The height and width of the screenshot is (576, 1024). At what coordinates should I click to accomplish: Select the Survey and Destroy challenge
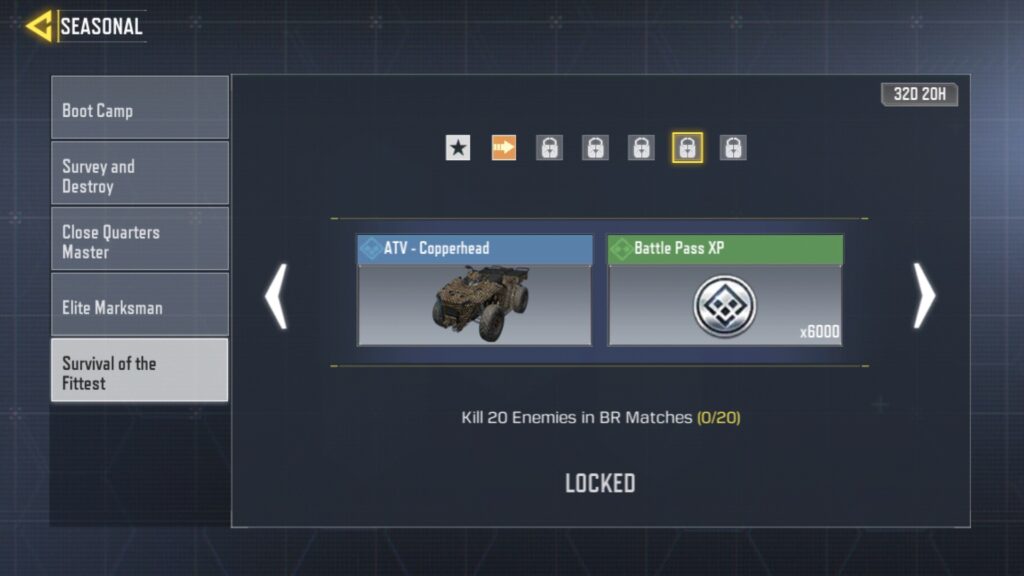[x=140, y=175]
